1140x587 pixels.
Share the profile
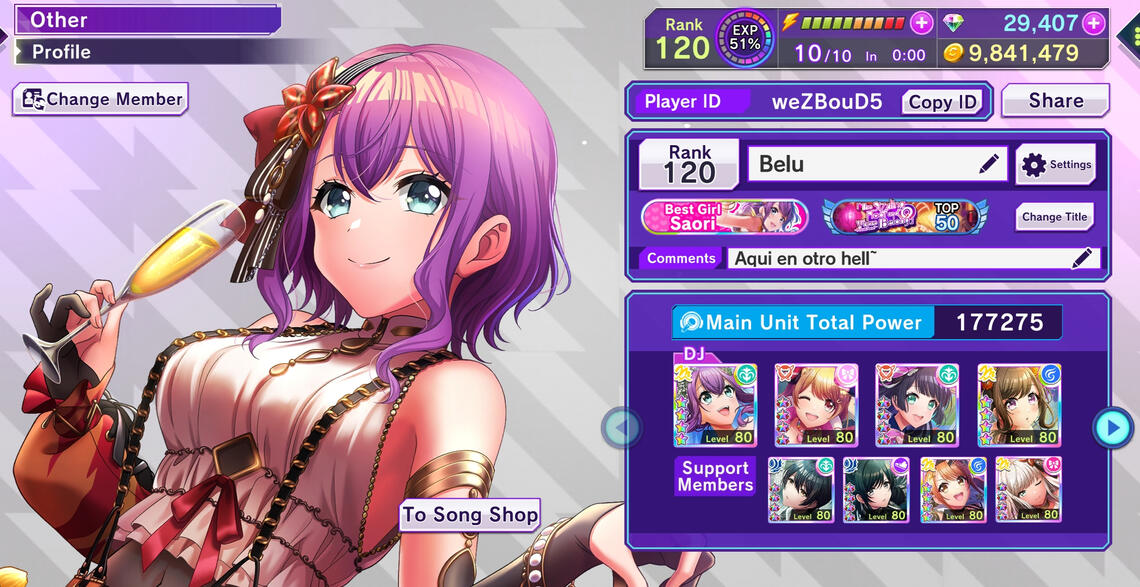point(1055,101)
